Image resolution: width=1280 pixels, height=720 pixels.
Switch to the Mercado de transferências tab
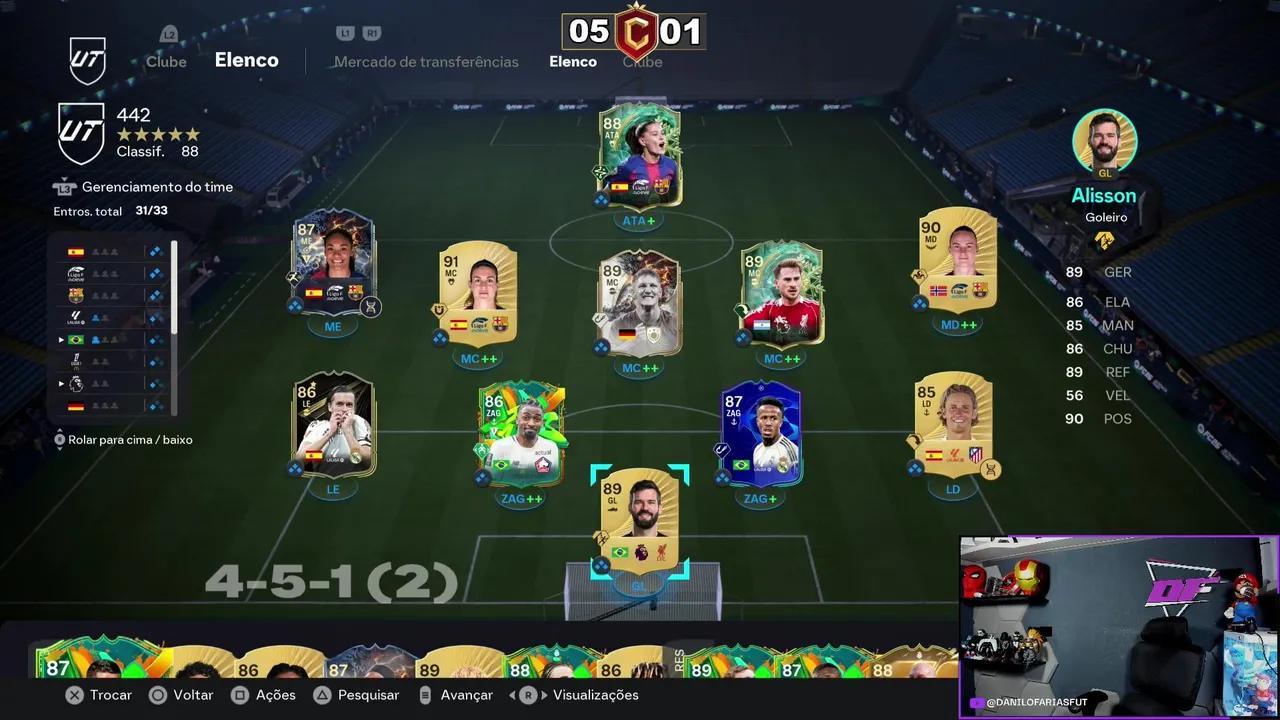click(x=426, y=62)
